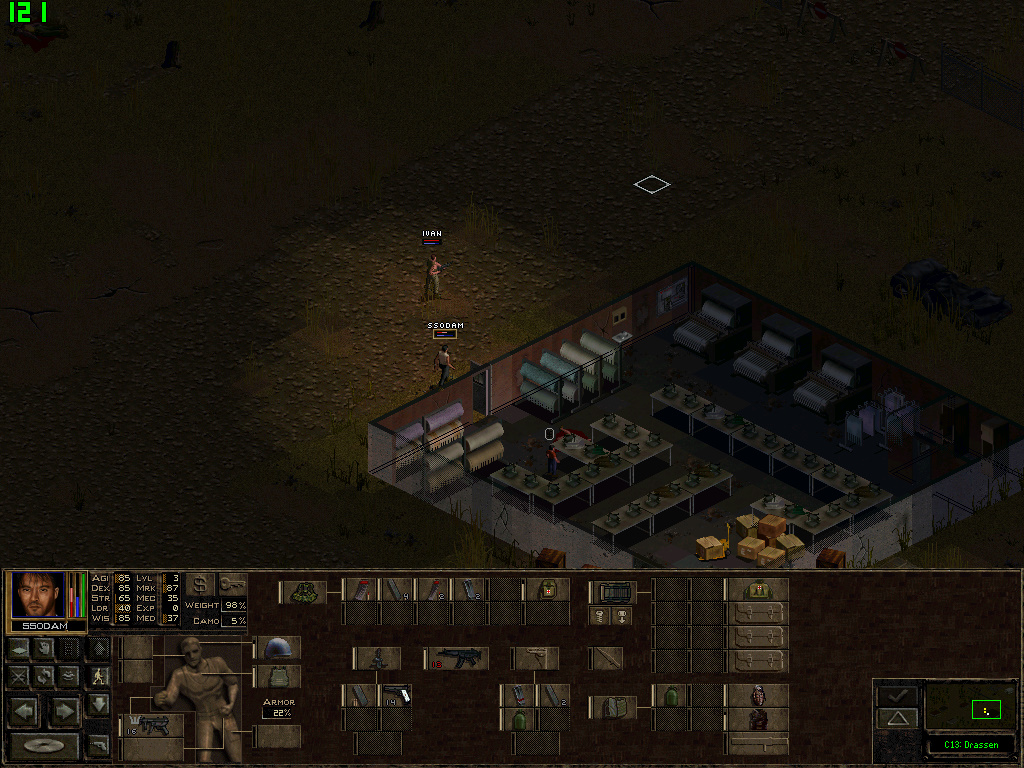
Task: Select the armor vest slot
Action: pos(277,677)
